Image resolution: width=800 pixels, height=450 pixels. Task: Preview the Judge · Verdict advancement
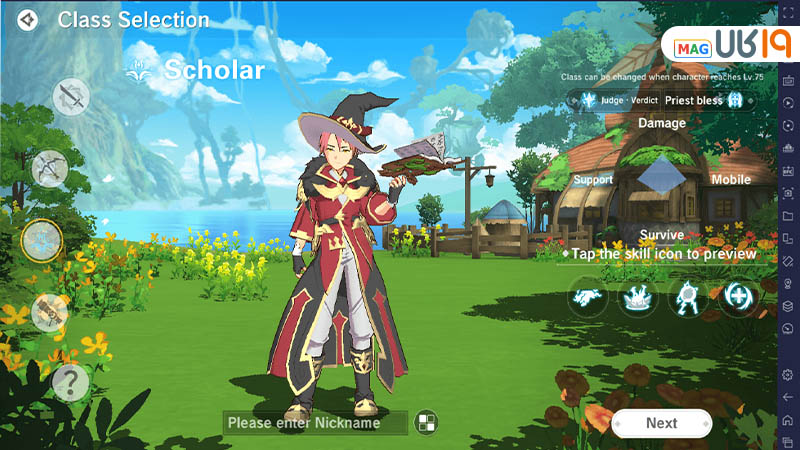pyautogui.click(x=612, y=100)
